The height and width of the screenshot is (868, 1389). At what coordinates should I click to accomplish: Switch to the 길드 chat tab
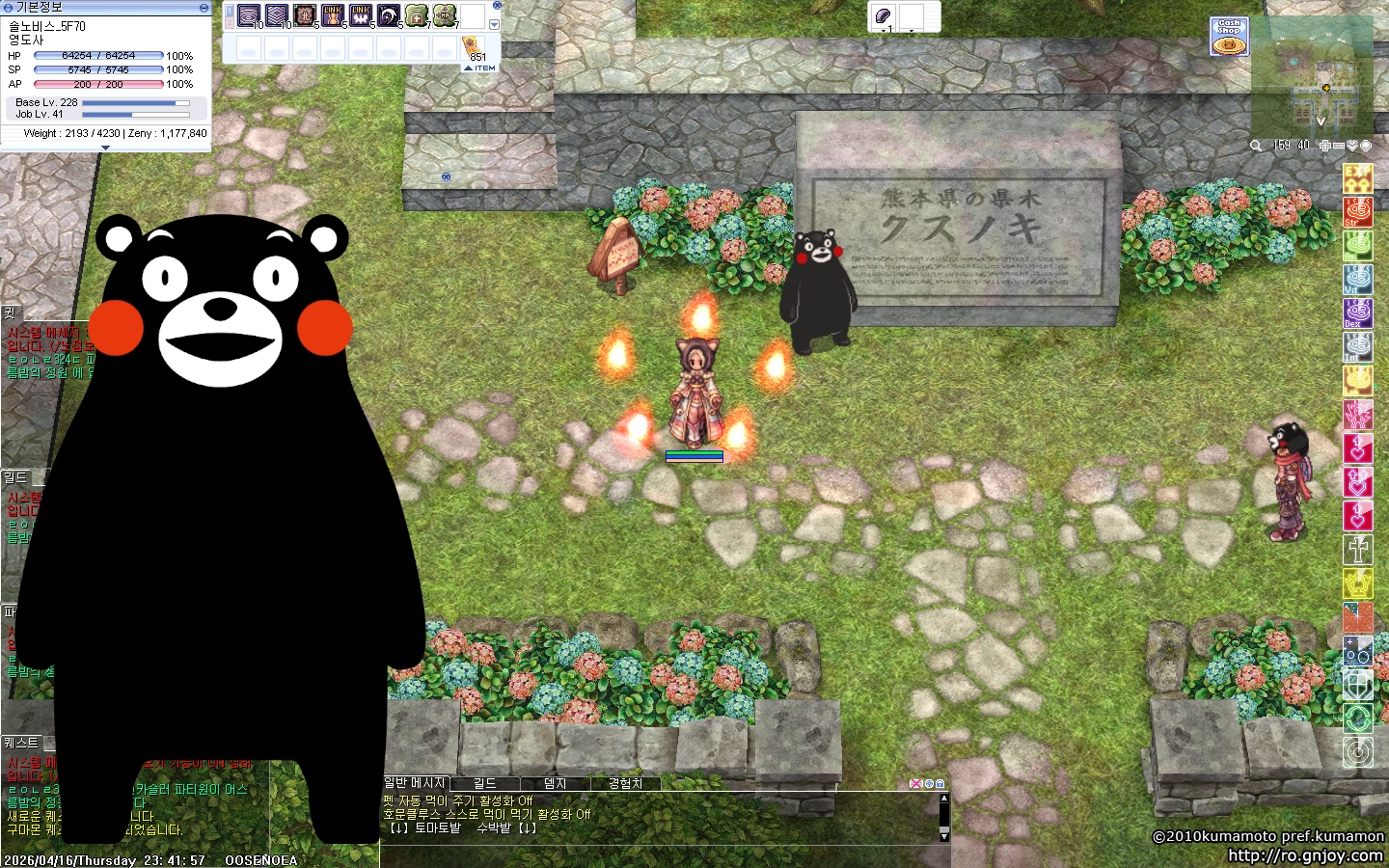(485, 783)
